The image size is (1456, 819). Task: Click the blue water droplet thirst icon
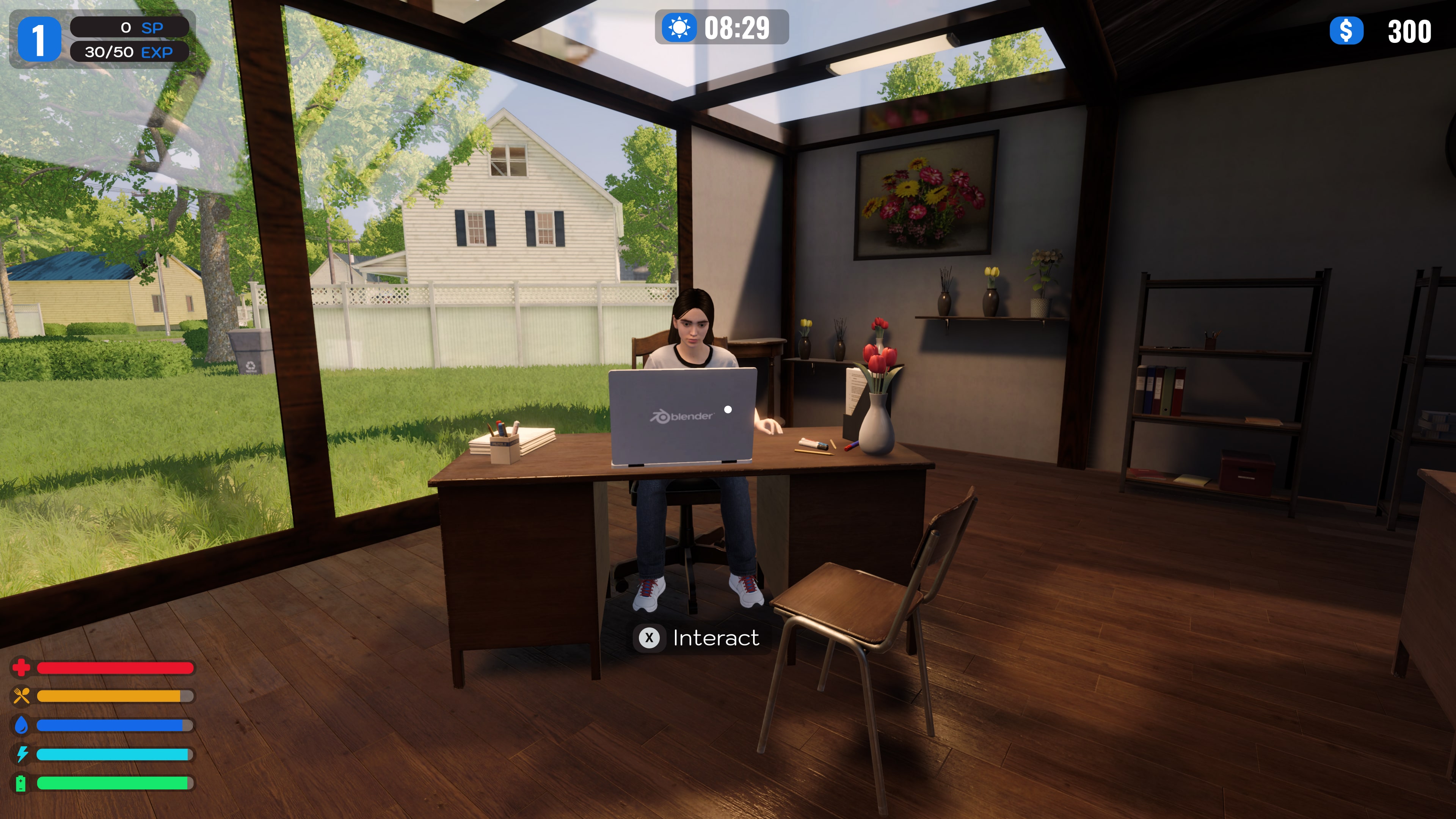[22, 726]
